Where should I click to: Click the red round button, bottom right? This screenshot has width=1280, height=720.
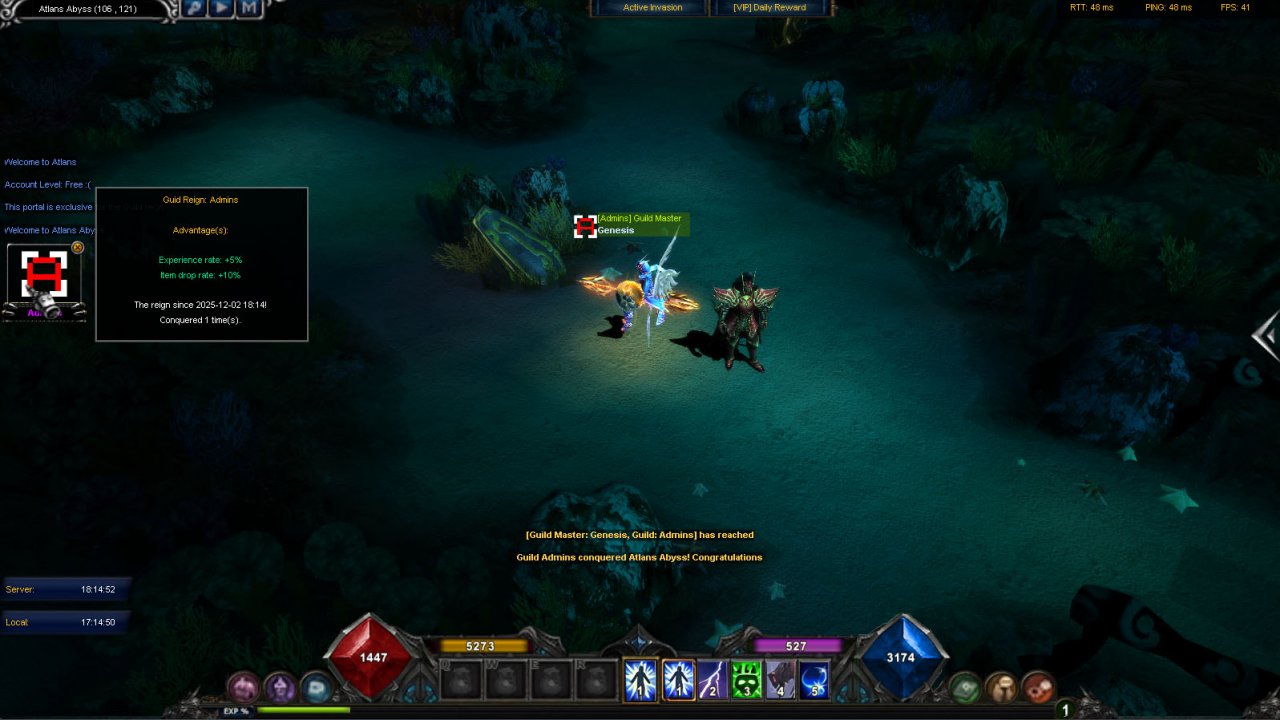tap(1038, 687)
